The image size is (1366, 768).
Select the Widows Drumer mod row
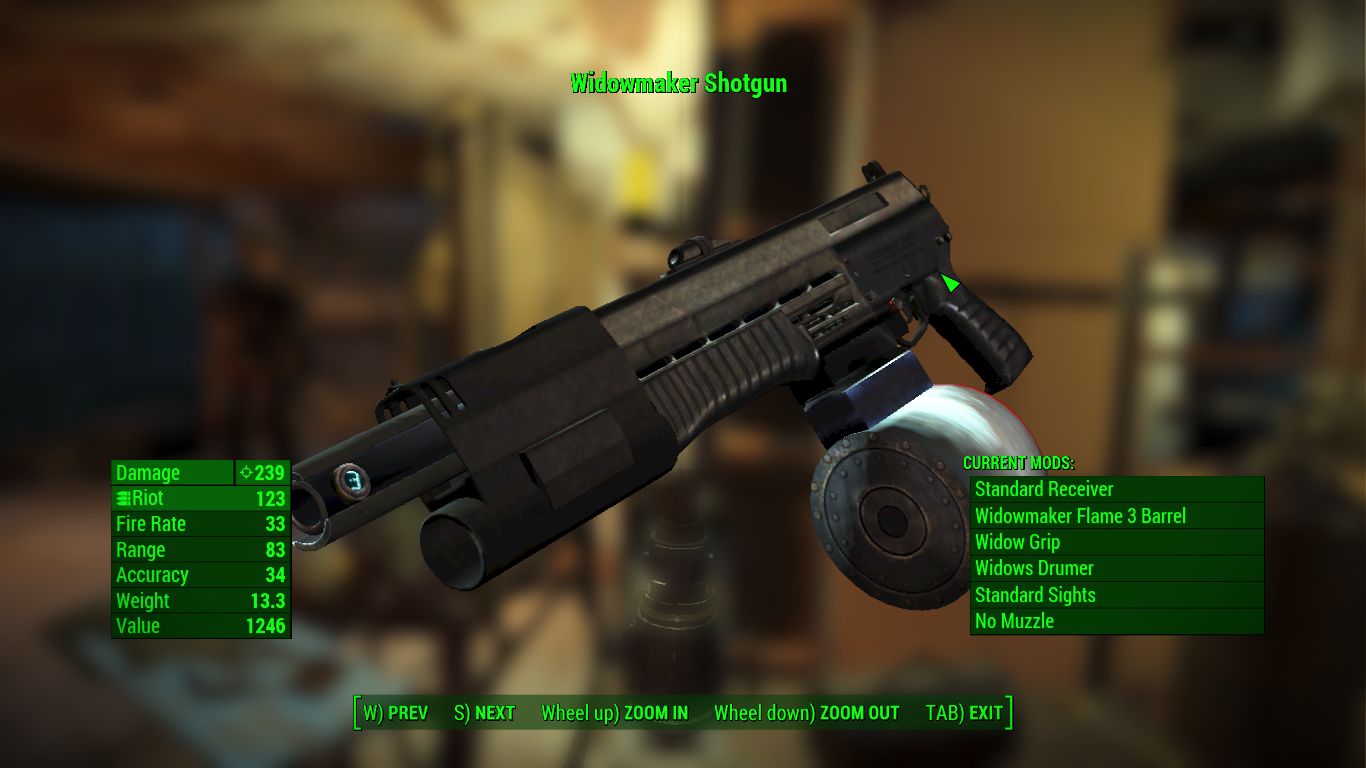[1116, 568]
